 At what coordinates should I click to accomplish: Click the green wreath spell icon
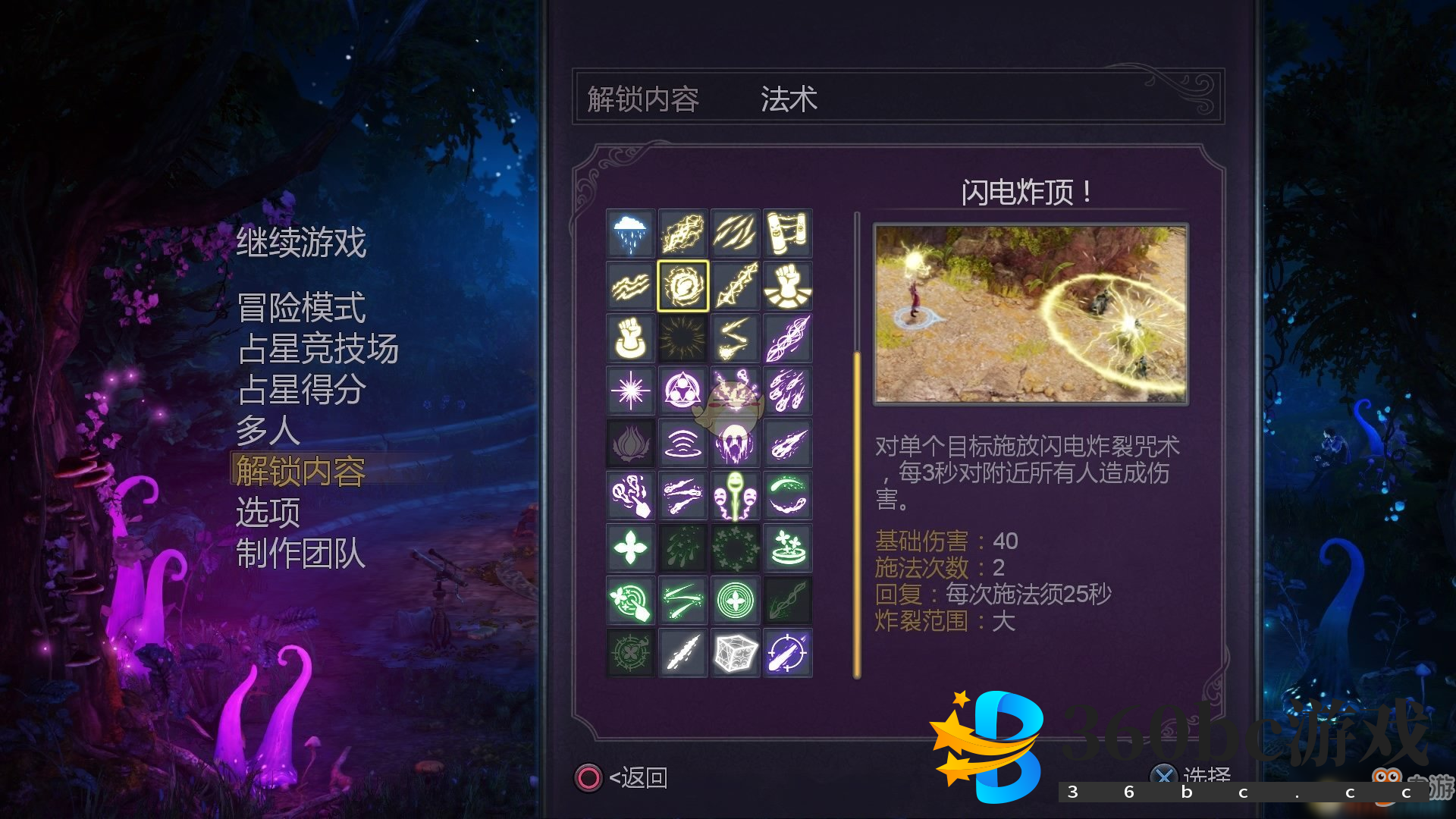[735, 548]
